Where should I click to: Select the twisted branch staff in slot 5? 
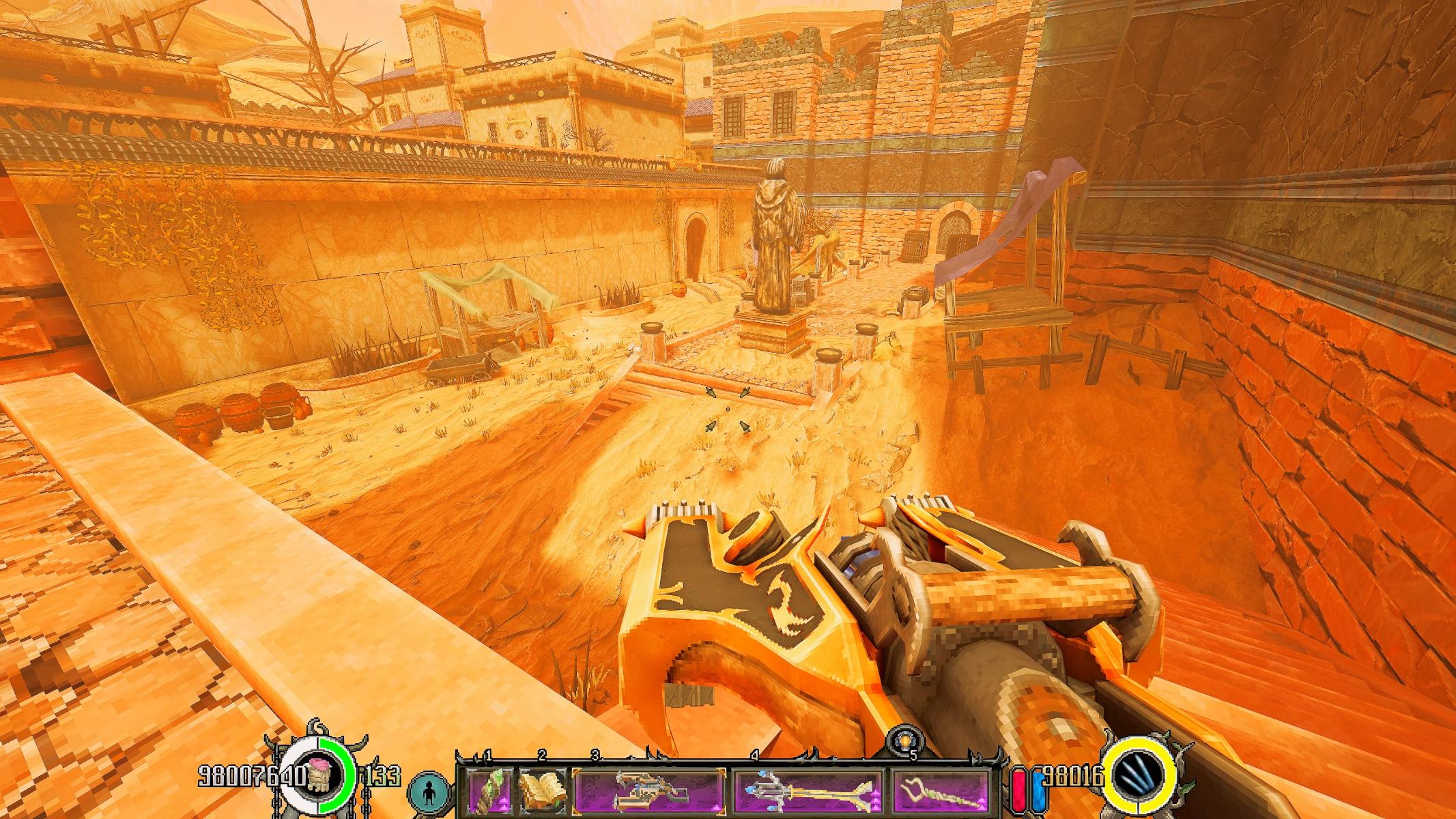[x=940, y=795]
